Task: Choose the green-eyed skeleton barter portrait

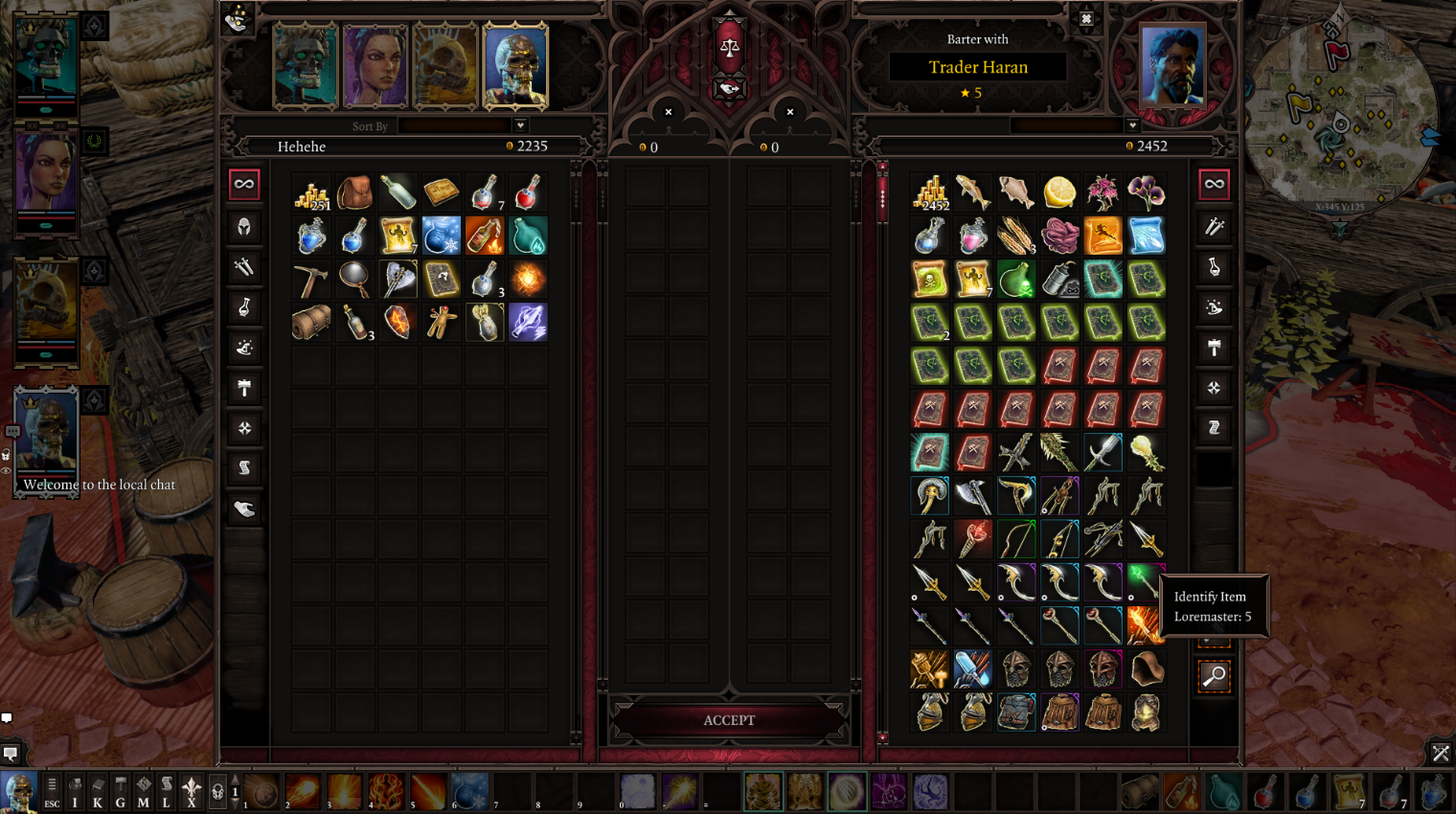Action: click(x=306, y=65)
